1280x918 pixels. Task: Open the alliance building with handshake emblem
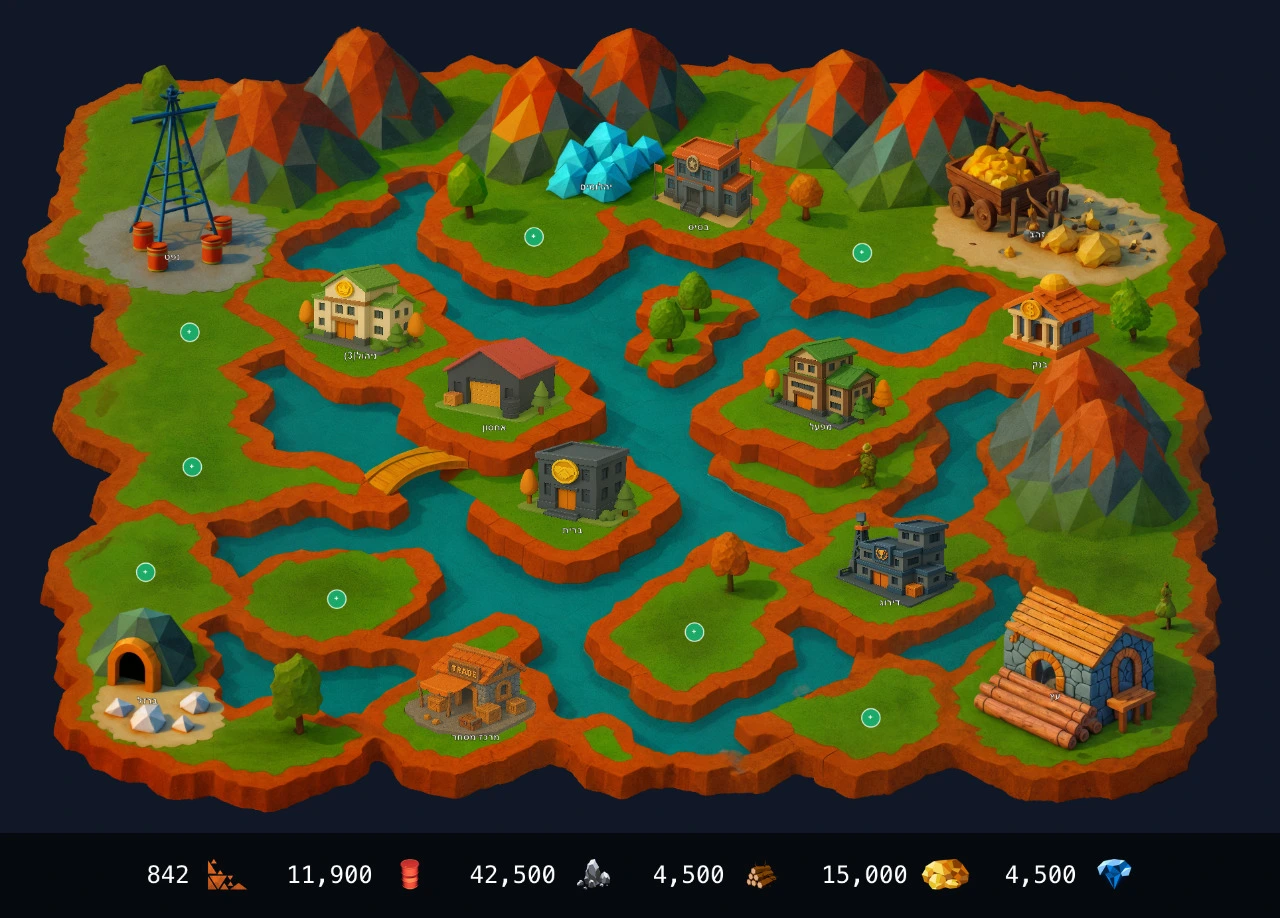(x=580, y=480)
